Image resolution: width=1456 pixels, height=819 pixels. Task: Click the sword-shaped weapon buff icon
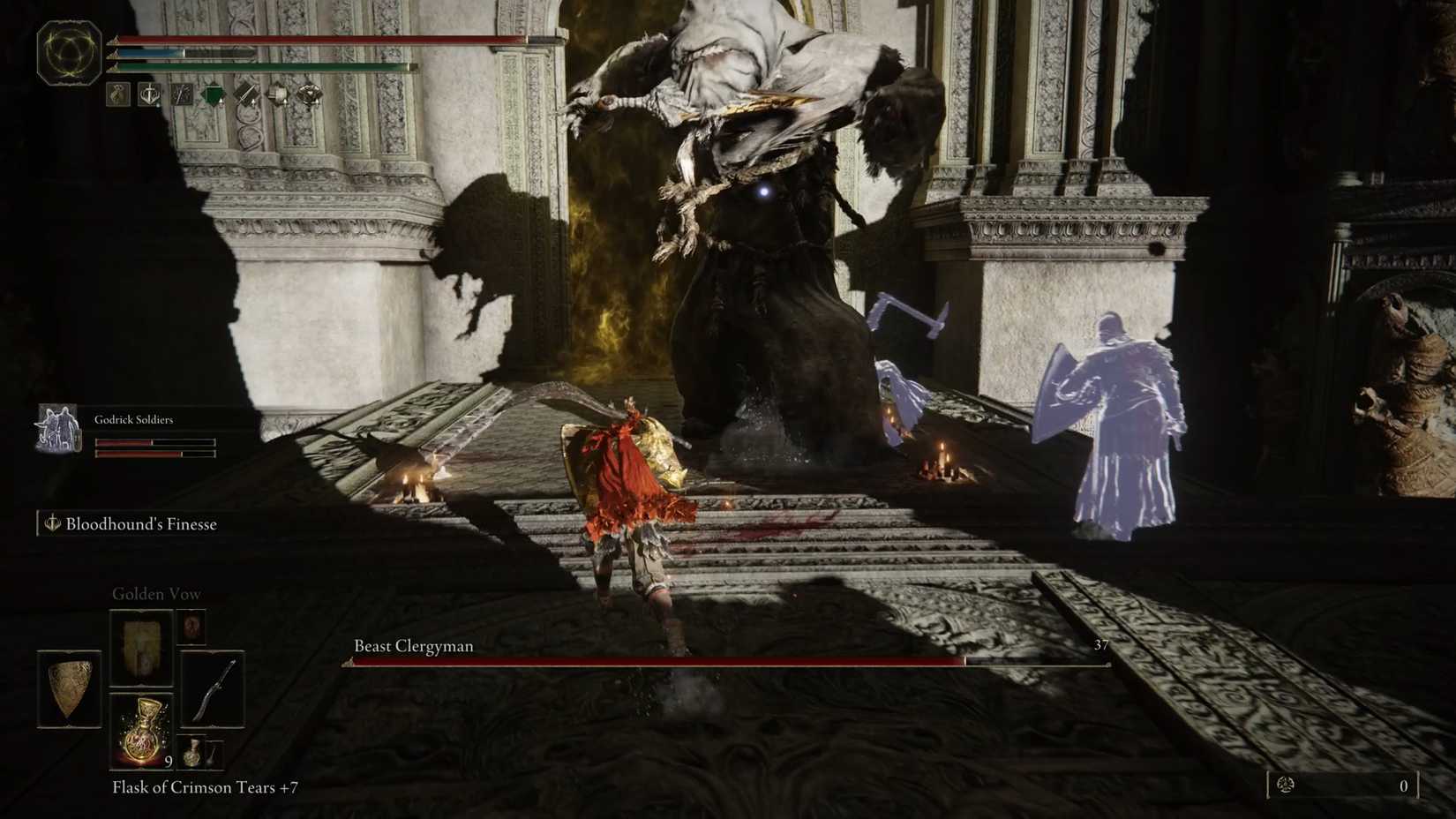244,94
